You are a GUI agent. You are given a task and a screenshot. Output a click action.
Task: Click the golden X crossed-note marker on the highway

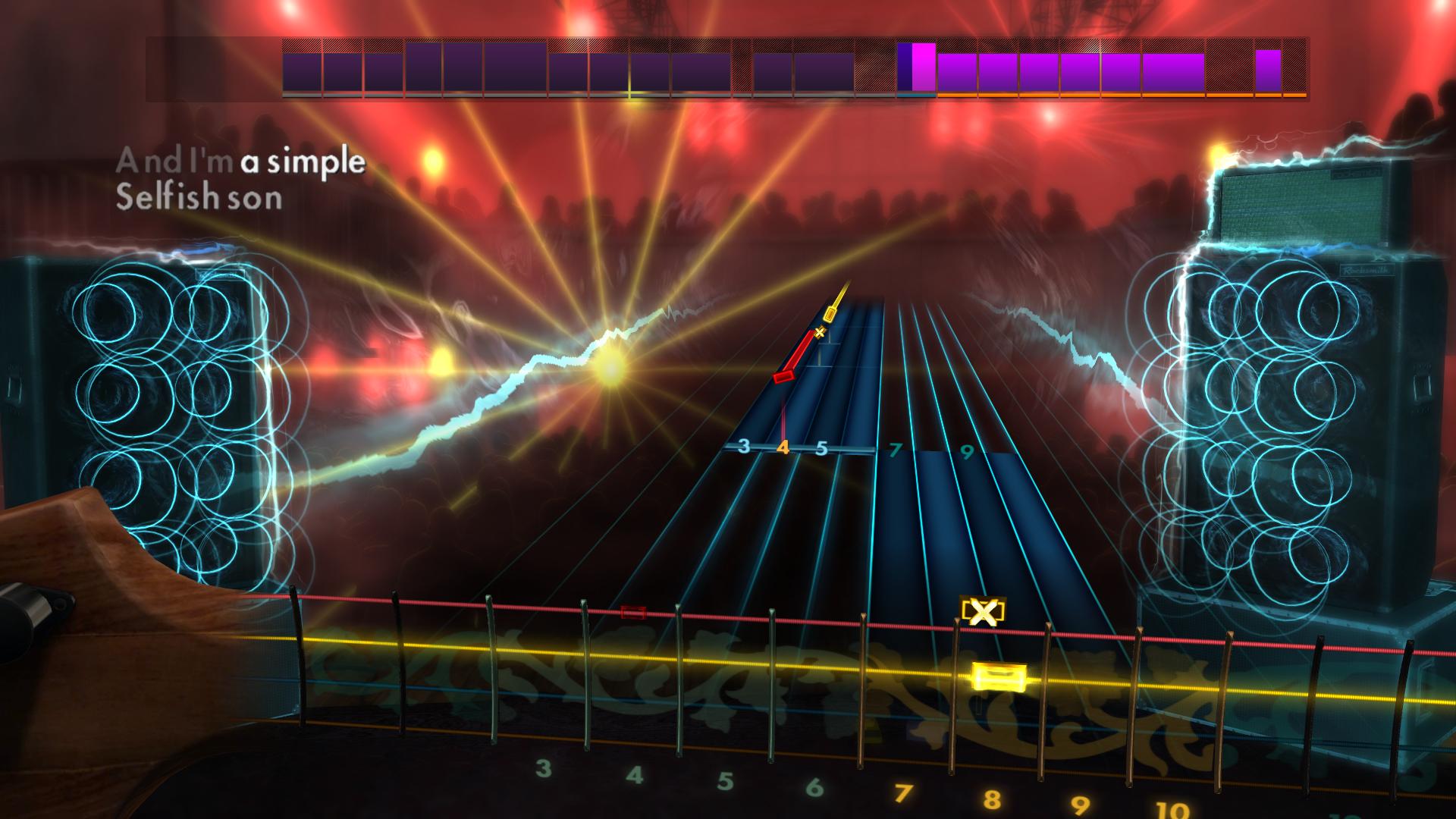[x=819, y=332]
